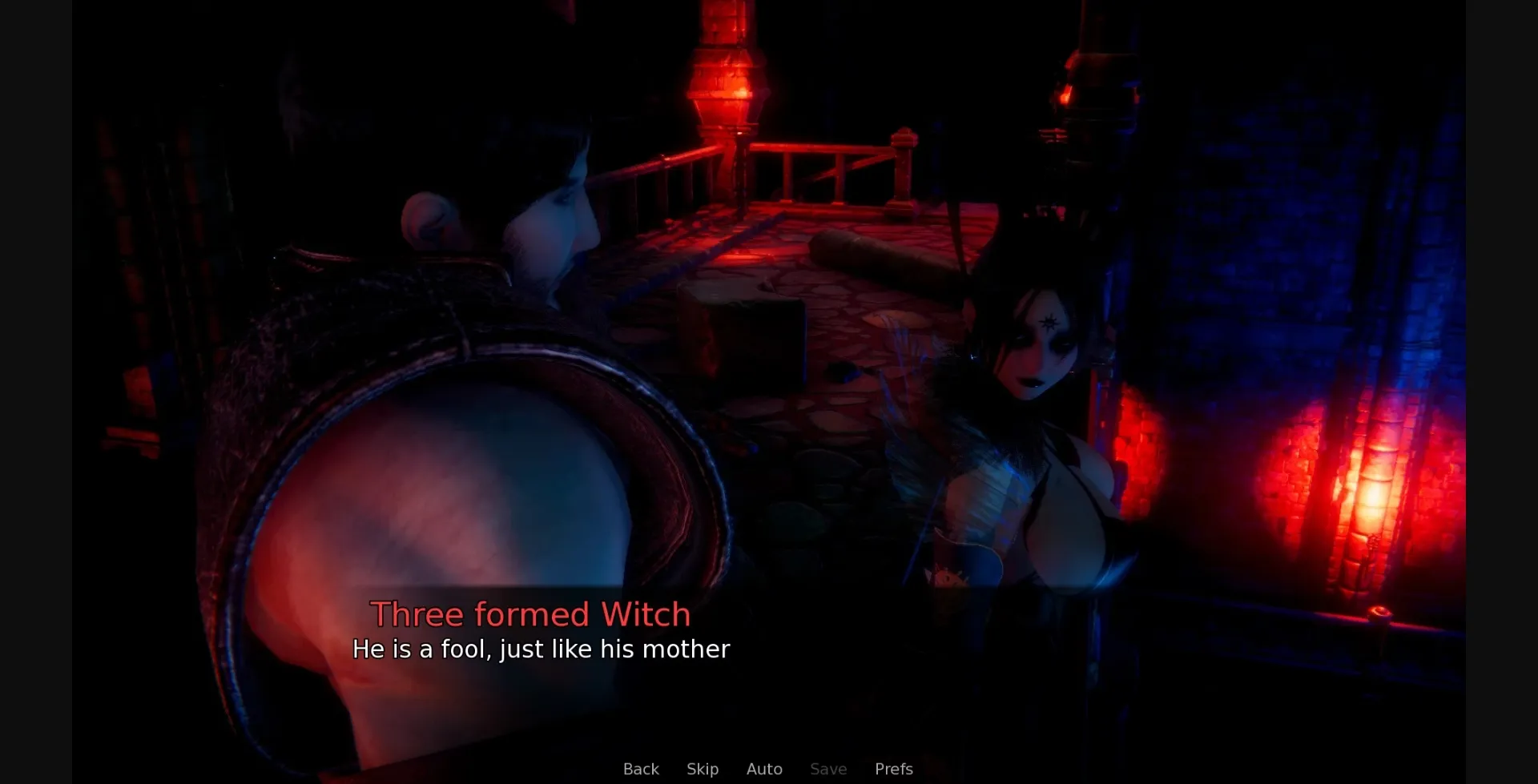Screen dimensions: 1538x784
Task: Select Auto from the quick menu
Action: (x=765, y=769)
